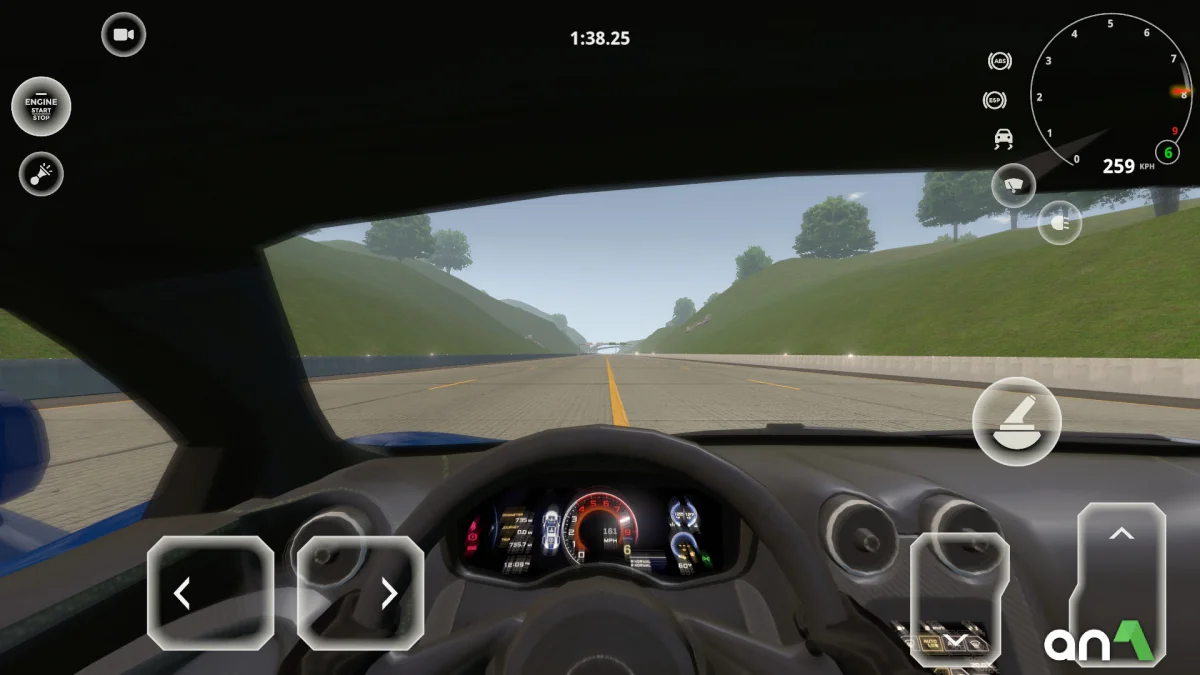The width and height of the screenshot is (1200, 675).
Task: Steer left with the left arrow
Action: point(210,593)
